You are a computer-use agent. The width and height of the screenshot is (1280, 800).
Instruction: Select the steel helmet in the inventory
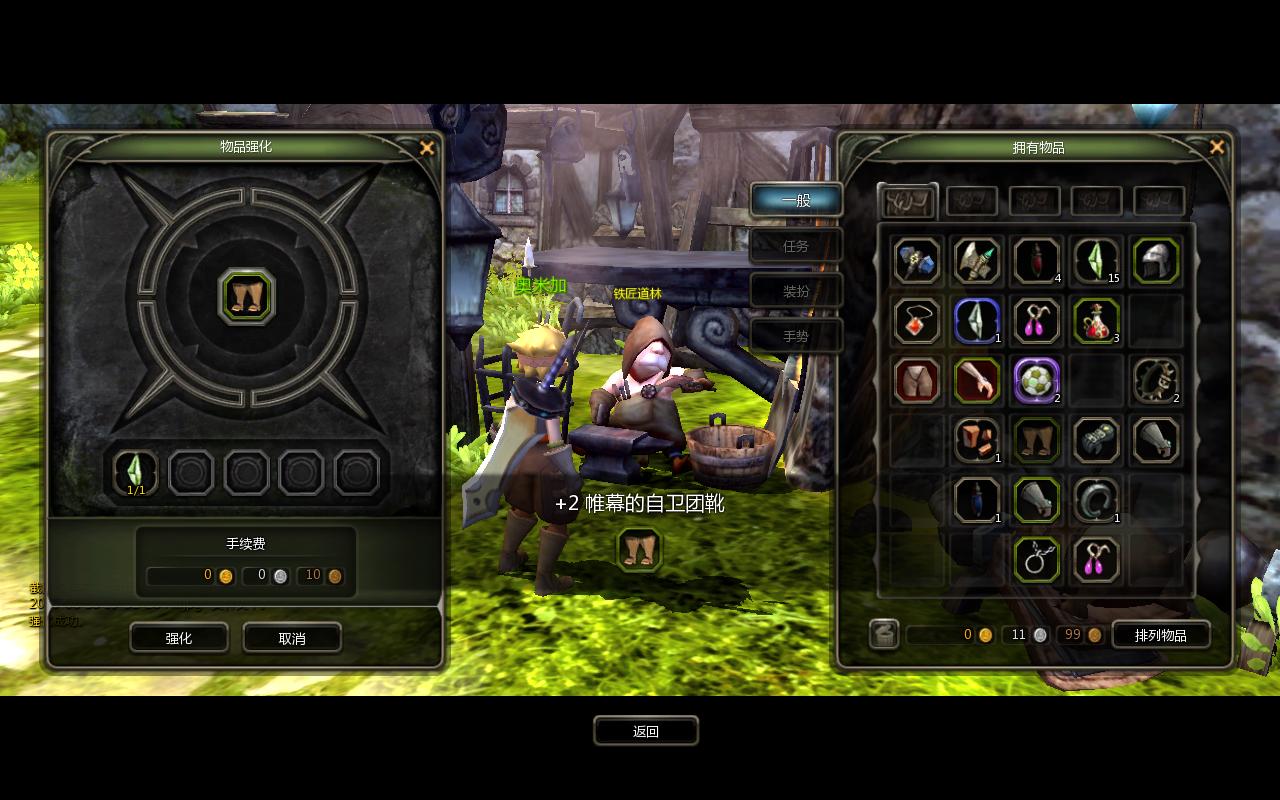pyautogui.click(x=1156, y=261)
